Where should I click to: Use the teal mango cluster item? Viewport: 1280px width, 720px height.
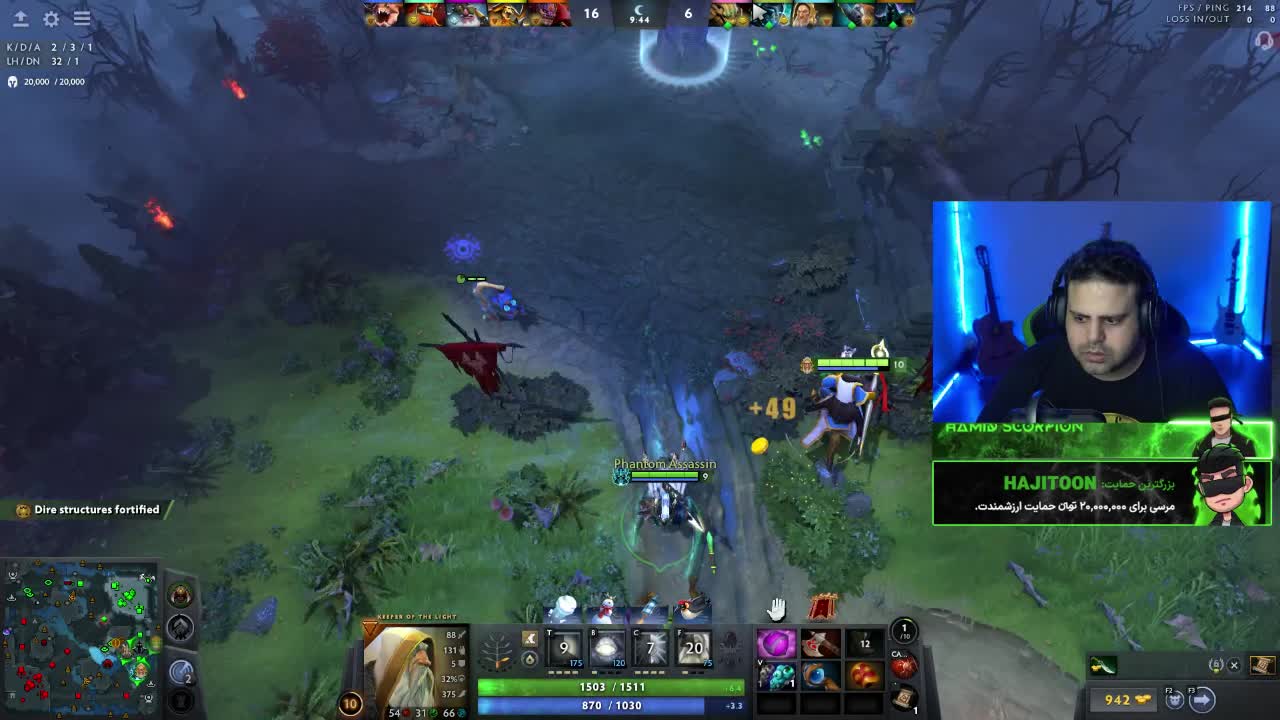click(x=776, y=677)
